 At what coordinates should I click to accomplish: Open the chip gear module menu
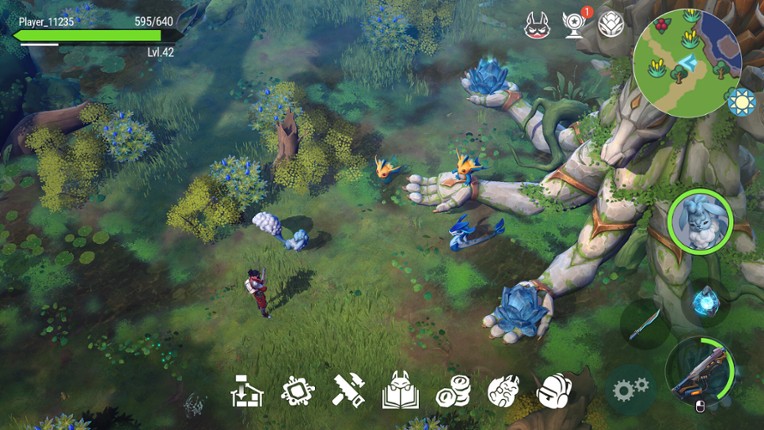[x=298, y=390]
